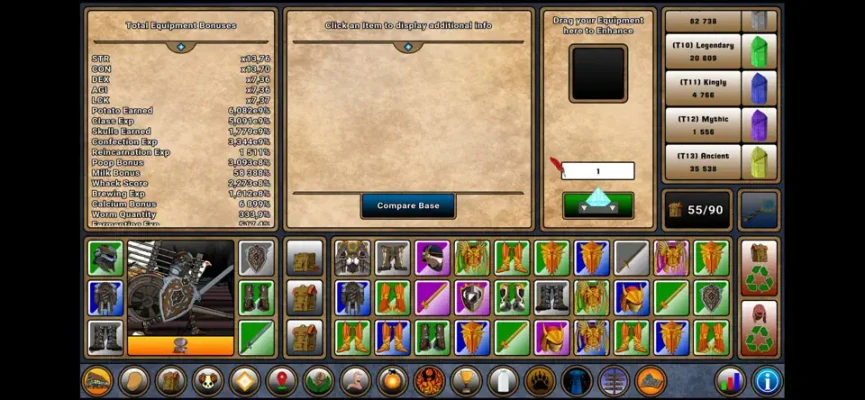This screenshot has height=400, width=865.
Task: Collapse the Total Equipment Bonuses panel arrow
Action: point(181,46)
